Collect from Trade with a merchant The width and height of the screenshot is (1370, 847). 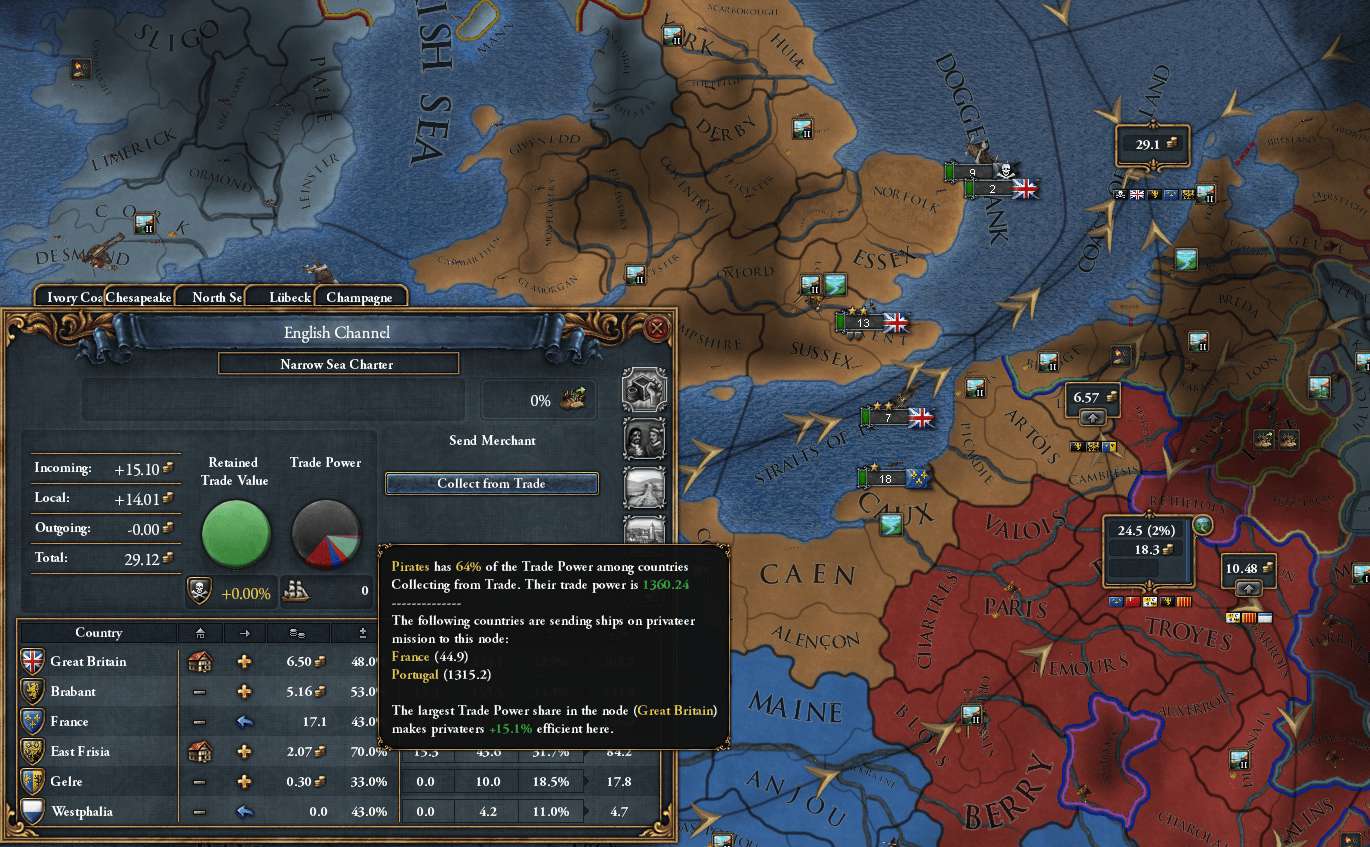(x=491, y=484)
